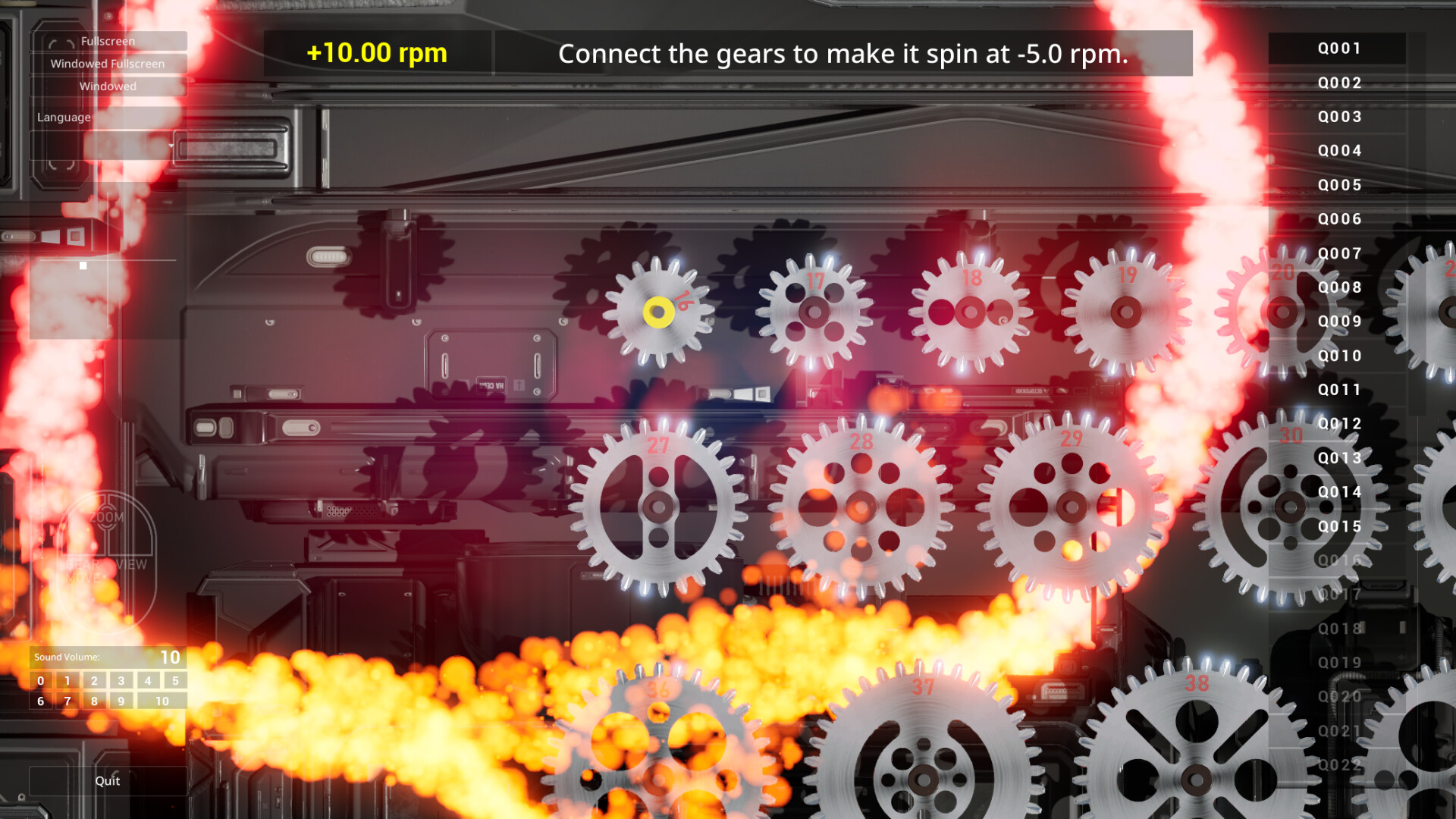Select Windowed display mode
The image size is (1456, 819).
tap(108, 86)
